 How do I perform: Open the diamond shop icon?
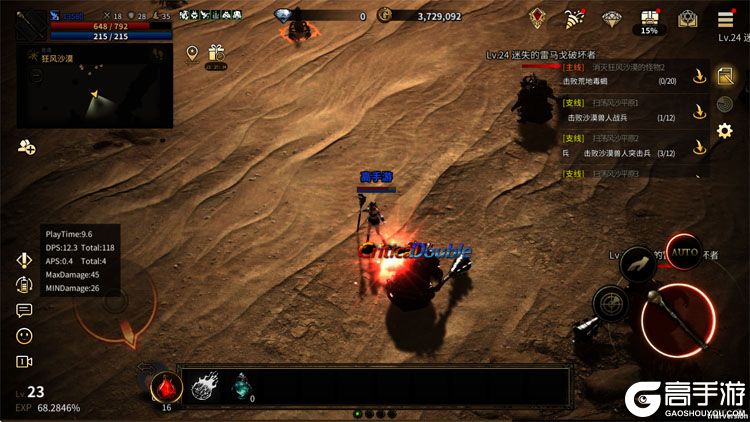(x=612, y=18)
